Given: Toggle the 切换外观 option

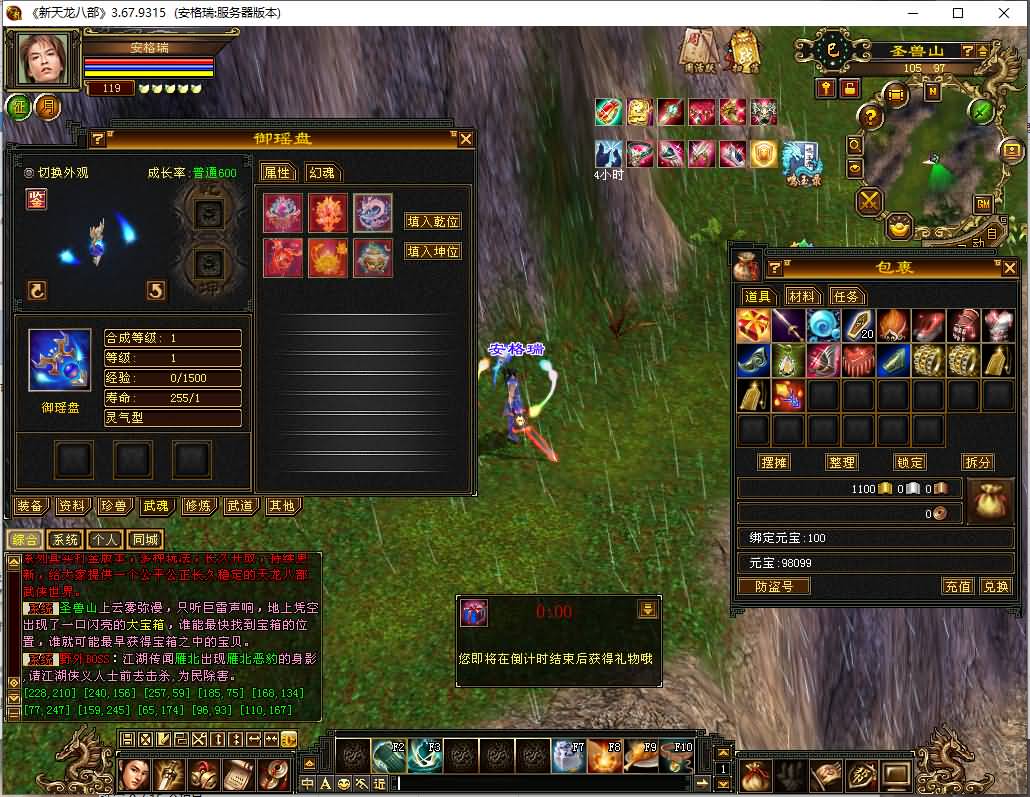Looking at the screenshot, I should click(29, 172).
